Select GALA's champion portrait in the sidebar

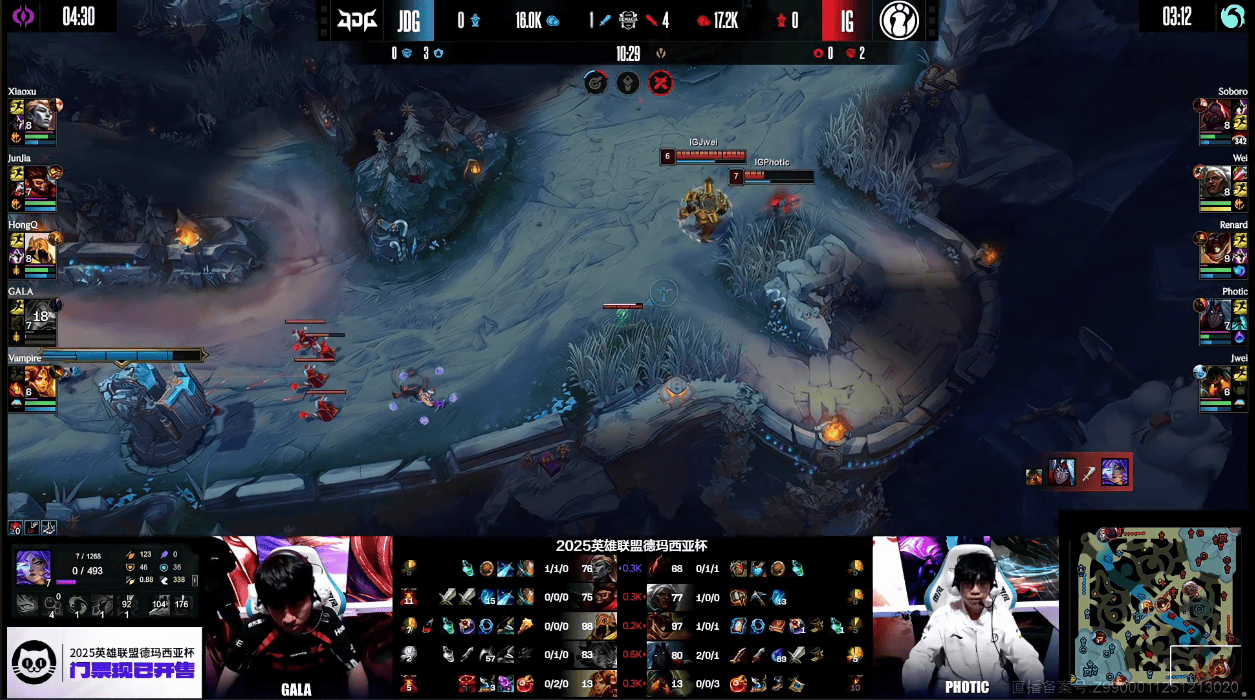[x=39, y=315]
